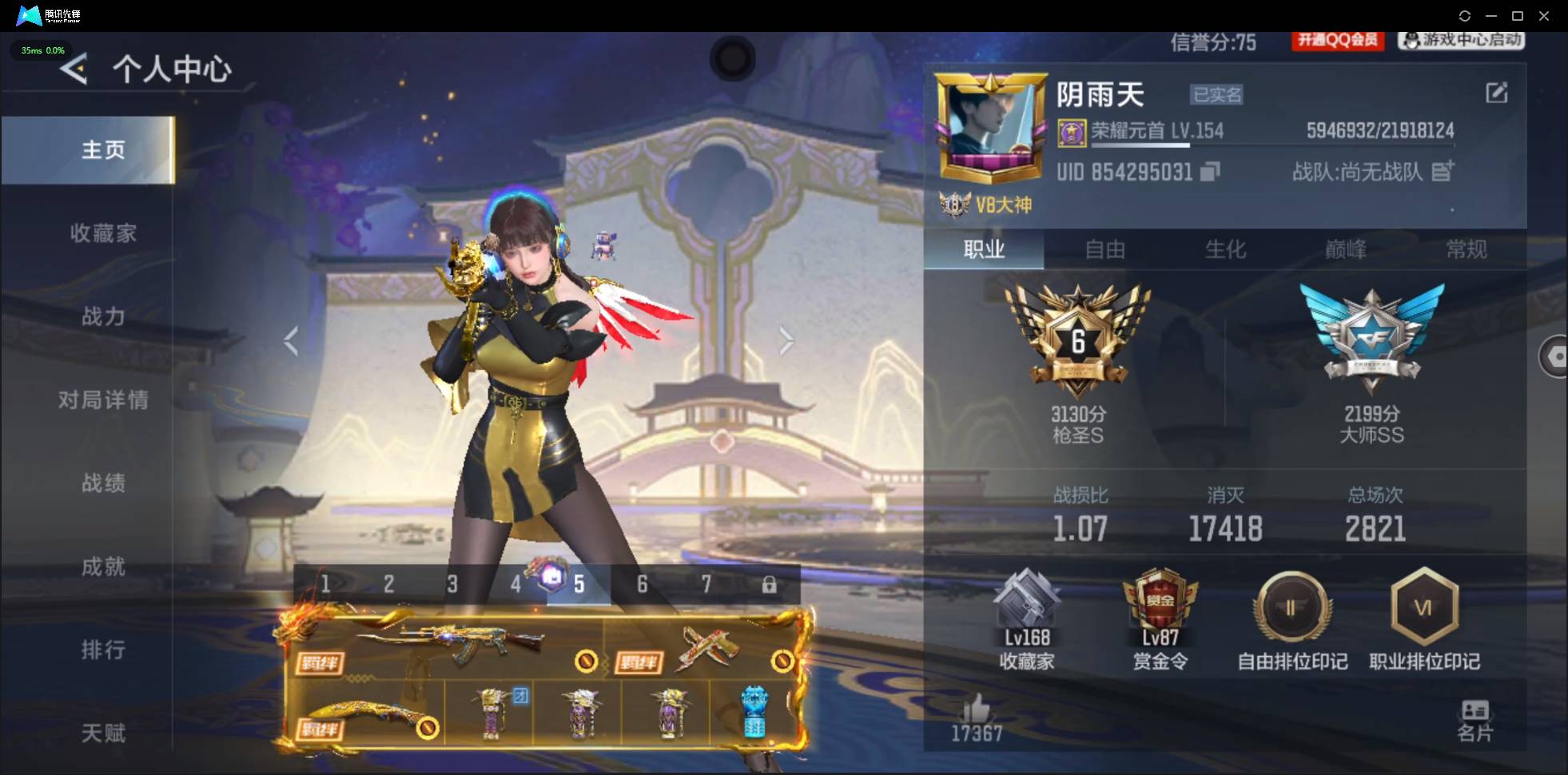The width and height of the screenshot is (1568, 775).
Task: Click the copy UID icon
Action: coord(1209,171)
